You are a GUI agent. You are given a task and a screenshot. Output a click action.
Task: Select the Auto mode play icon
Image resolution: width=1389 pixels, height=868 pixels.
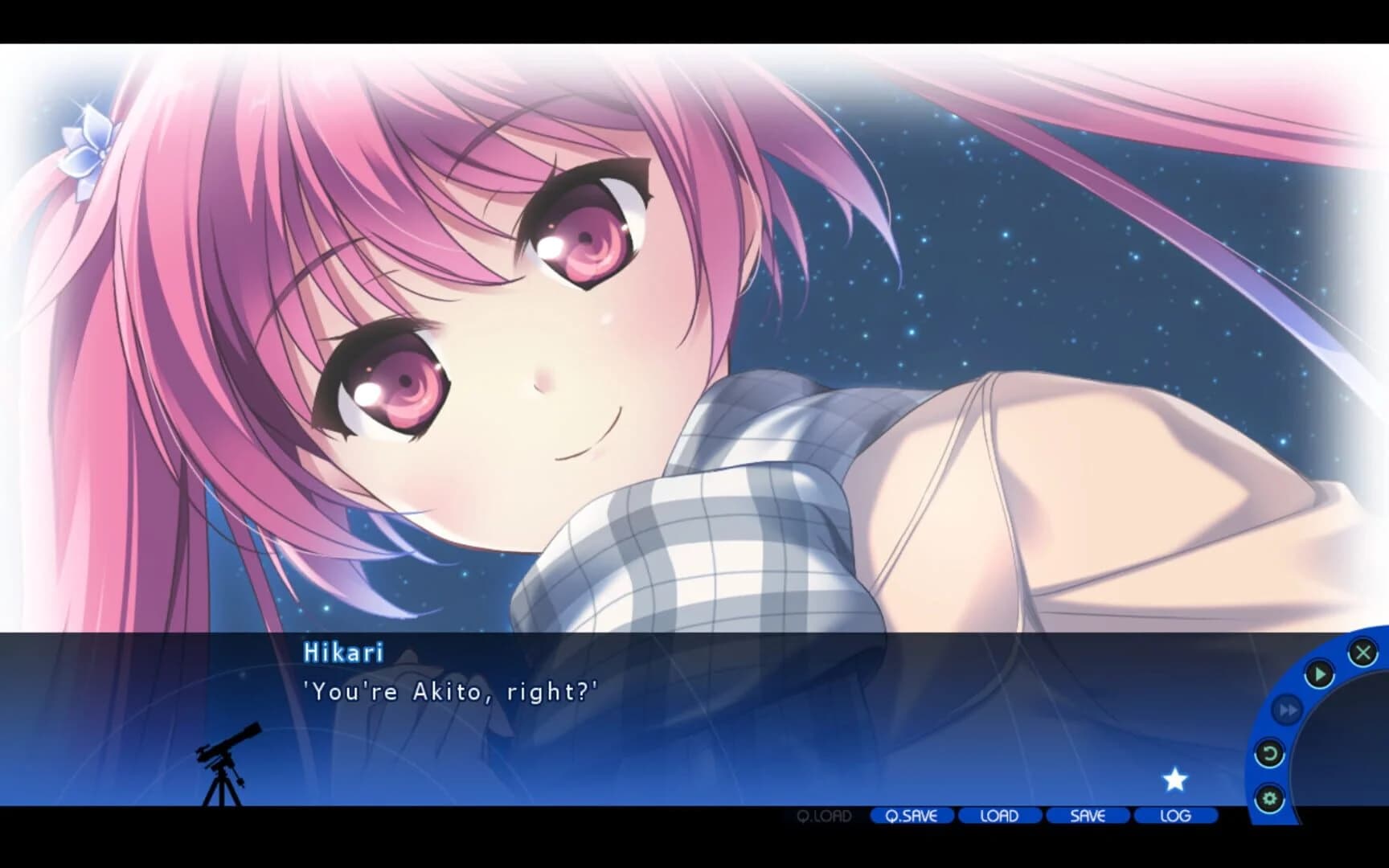(x=1318, y=672)
